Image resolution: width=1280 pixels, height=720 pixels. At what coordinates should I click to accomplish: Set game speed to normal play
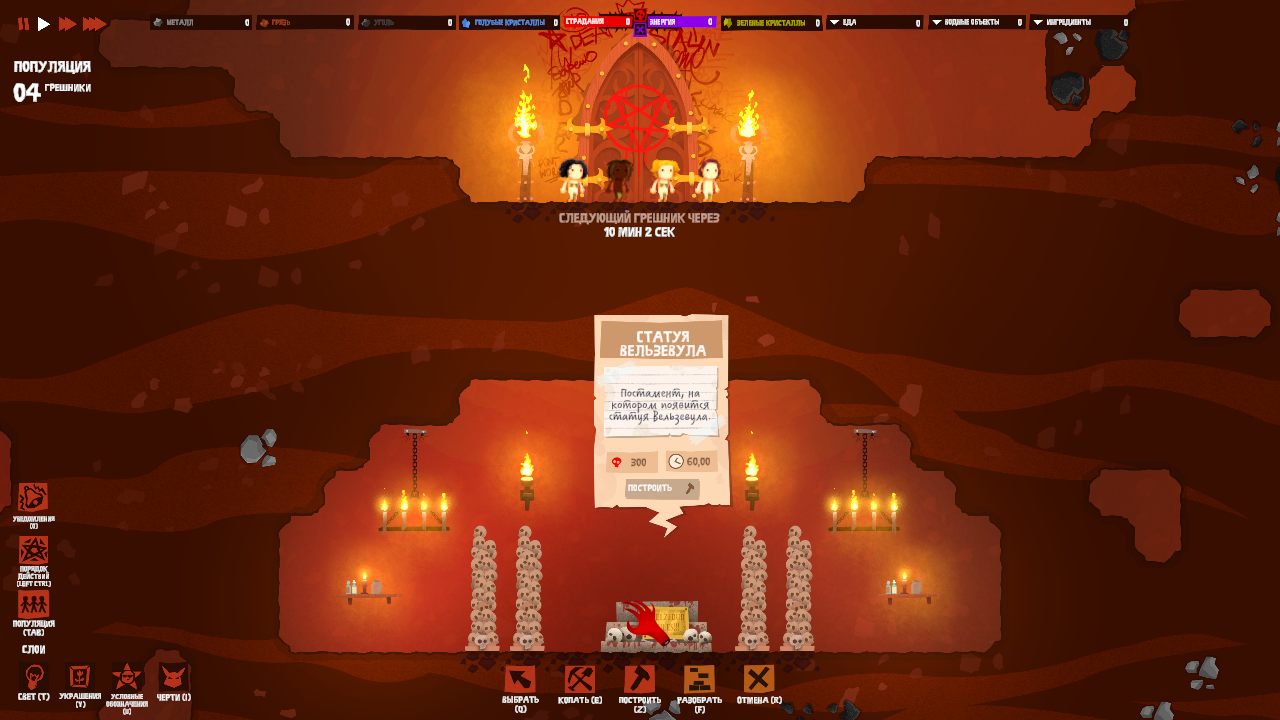[x=44, y=24]
